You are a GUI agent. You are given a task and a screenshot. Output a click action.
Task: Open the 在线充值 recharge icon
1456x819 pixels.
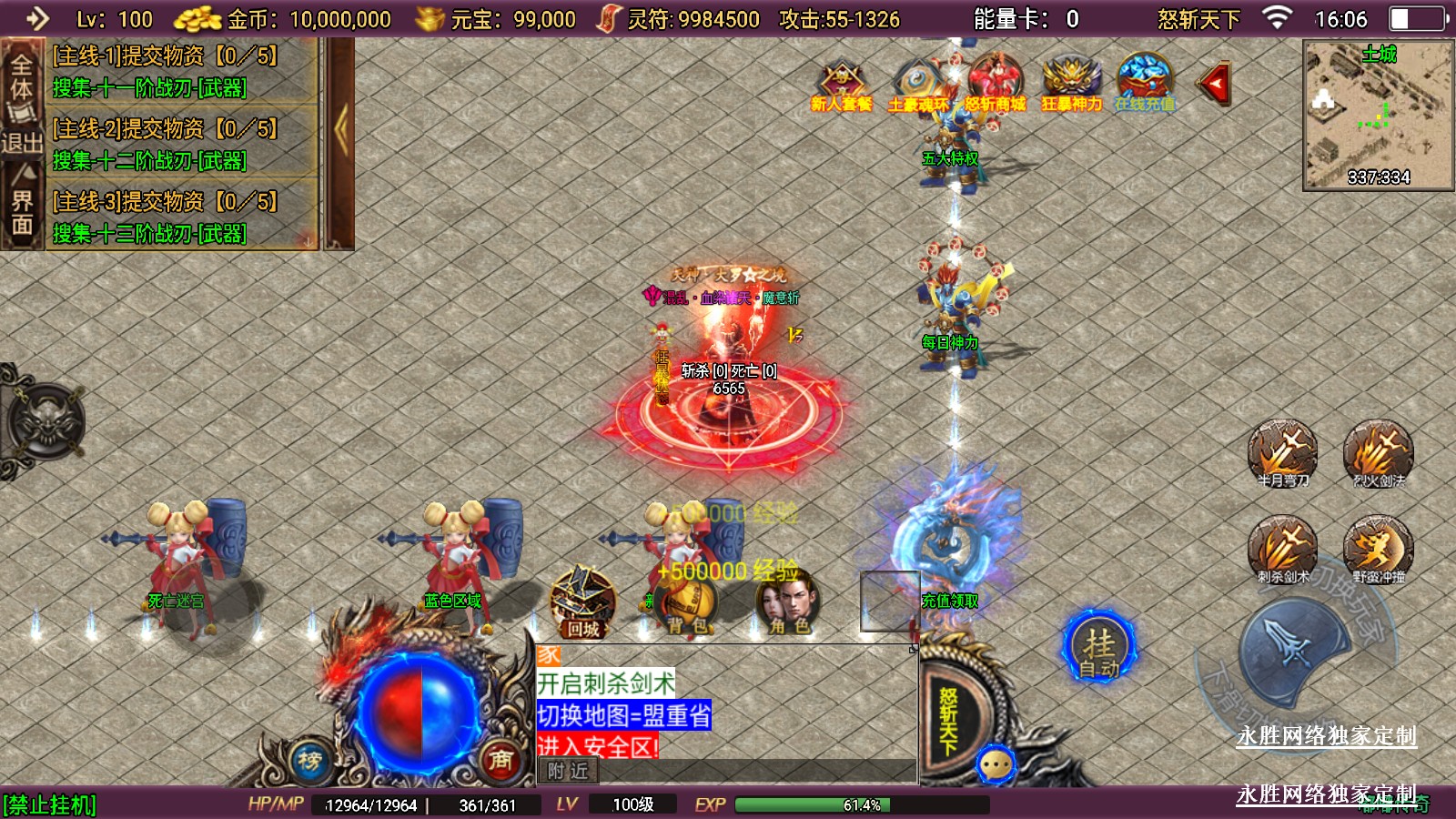click(1145, 84)
